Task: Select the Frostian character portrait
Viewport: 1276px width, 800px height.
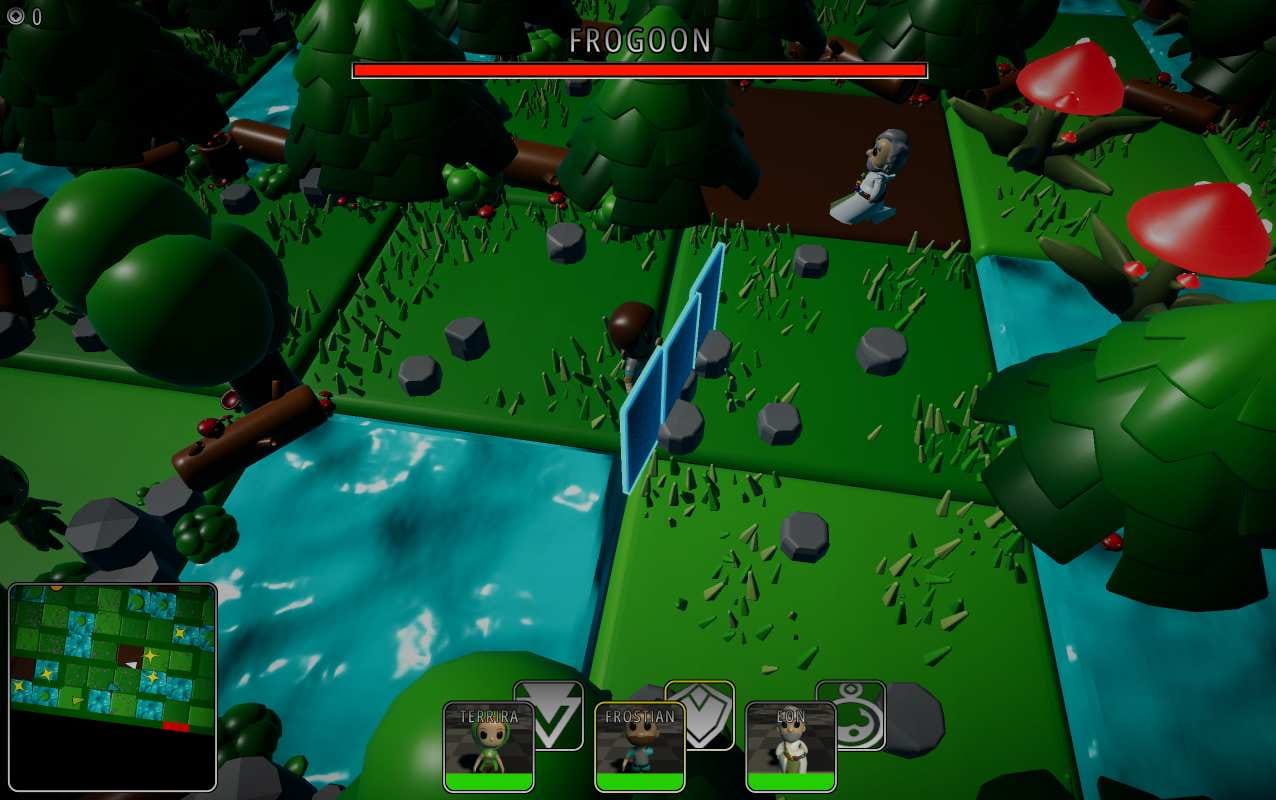Action: point(640,746)
